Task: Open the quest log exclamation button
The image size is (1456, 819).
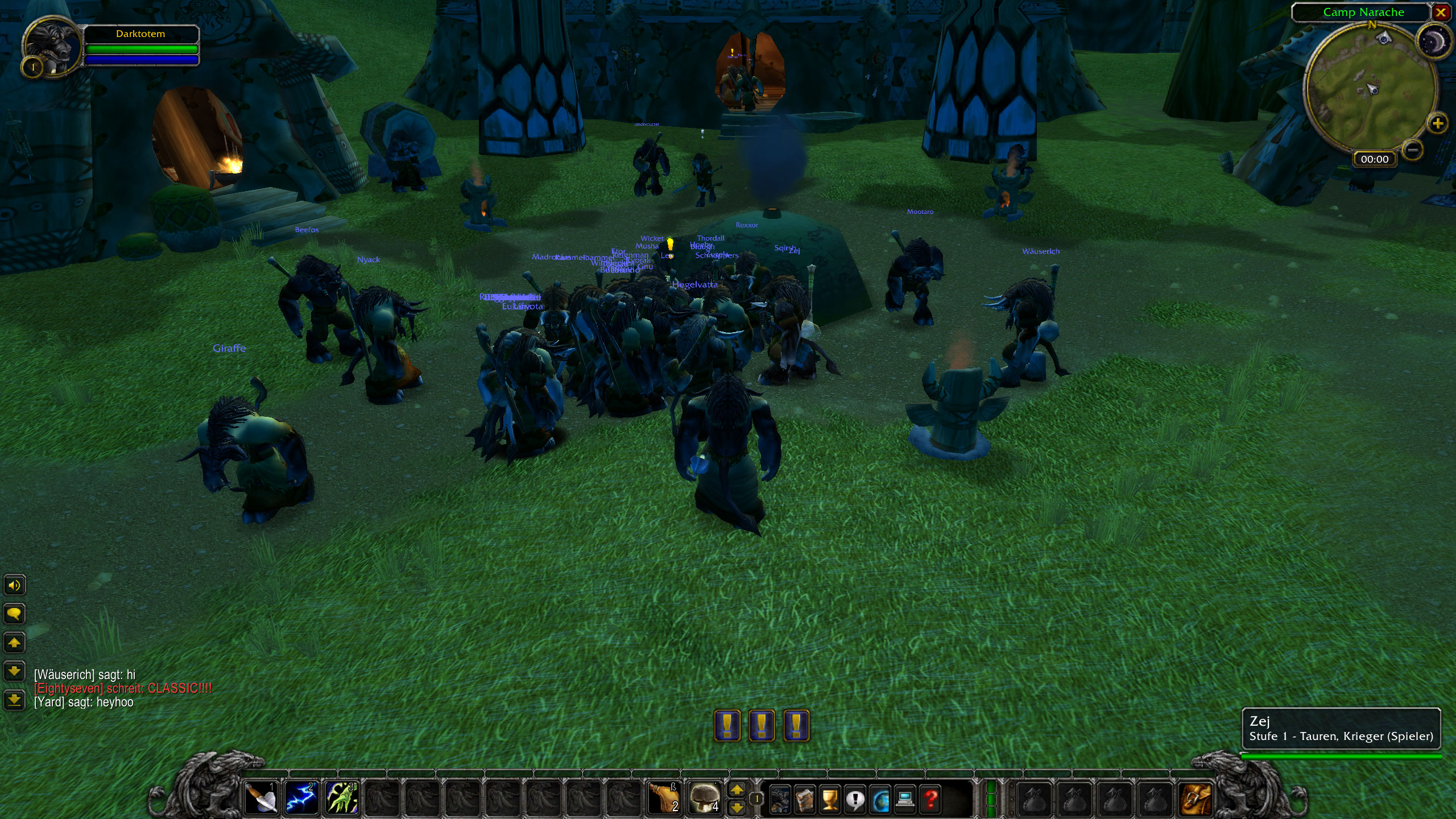Action: [x=855, y=799]
